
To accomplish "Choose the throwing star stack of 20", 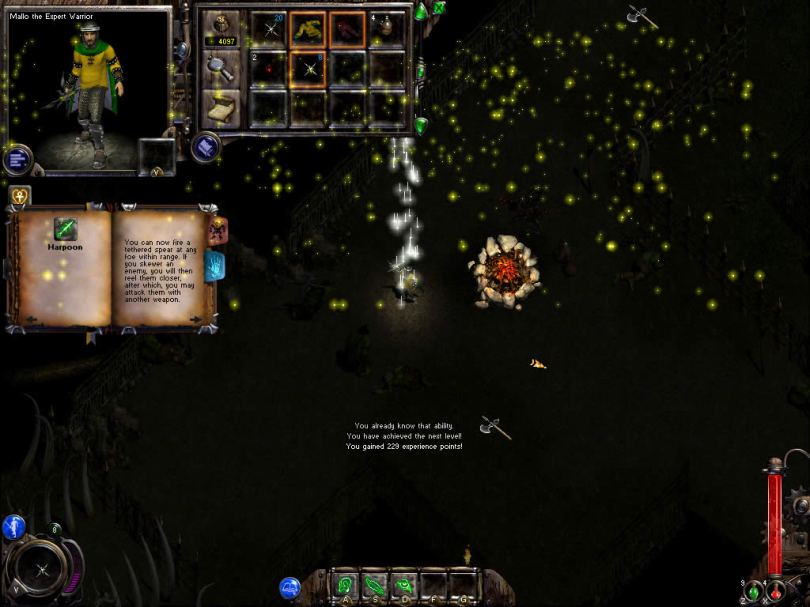I will point(269,29).
